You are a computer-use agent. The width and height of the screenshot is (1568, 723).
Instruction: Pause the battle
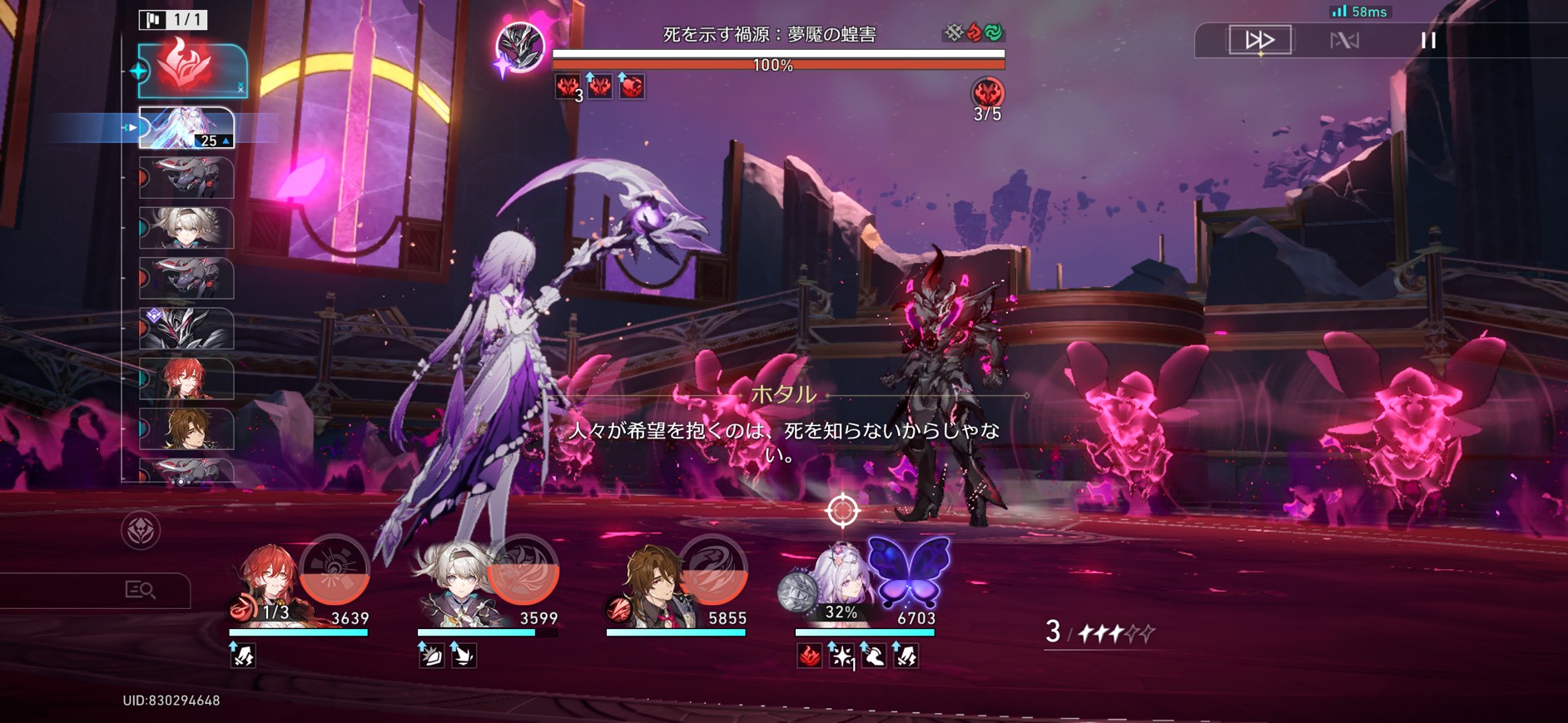1428,40
